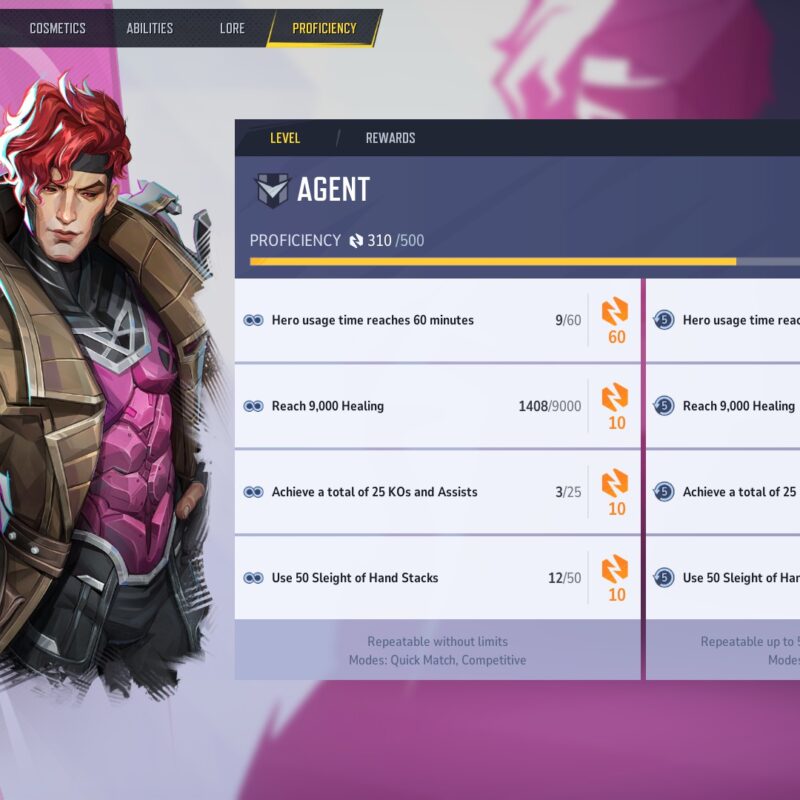Select the Proficiency tab
The image size is (800, 800).
(x=324, y=28)
